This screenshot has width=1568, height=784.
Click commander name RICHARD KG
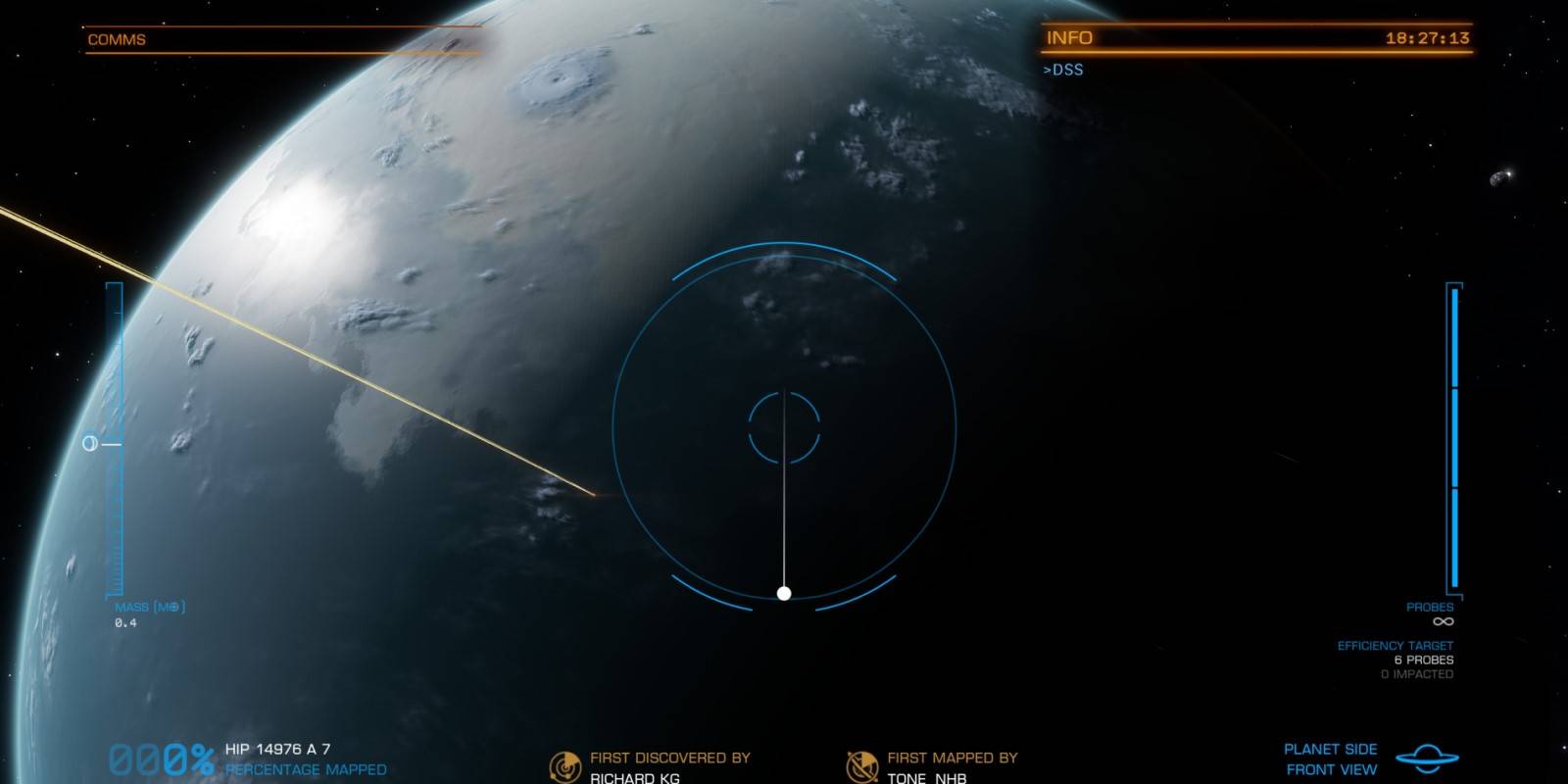[633, 777]
